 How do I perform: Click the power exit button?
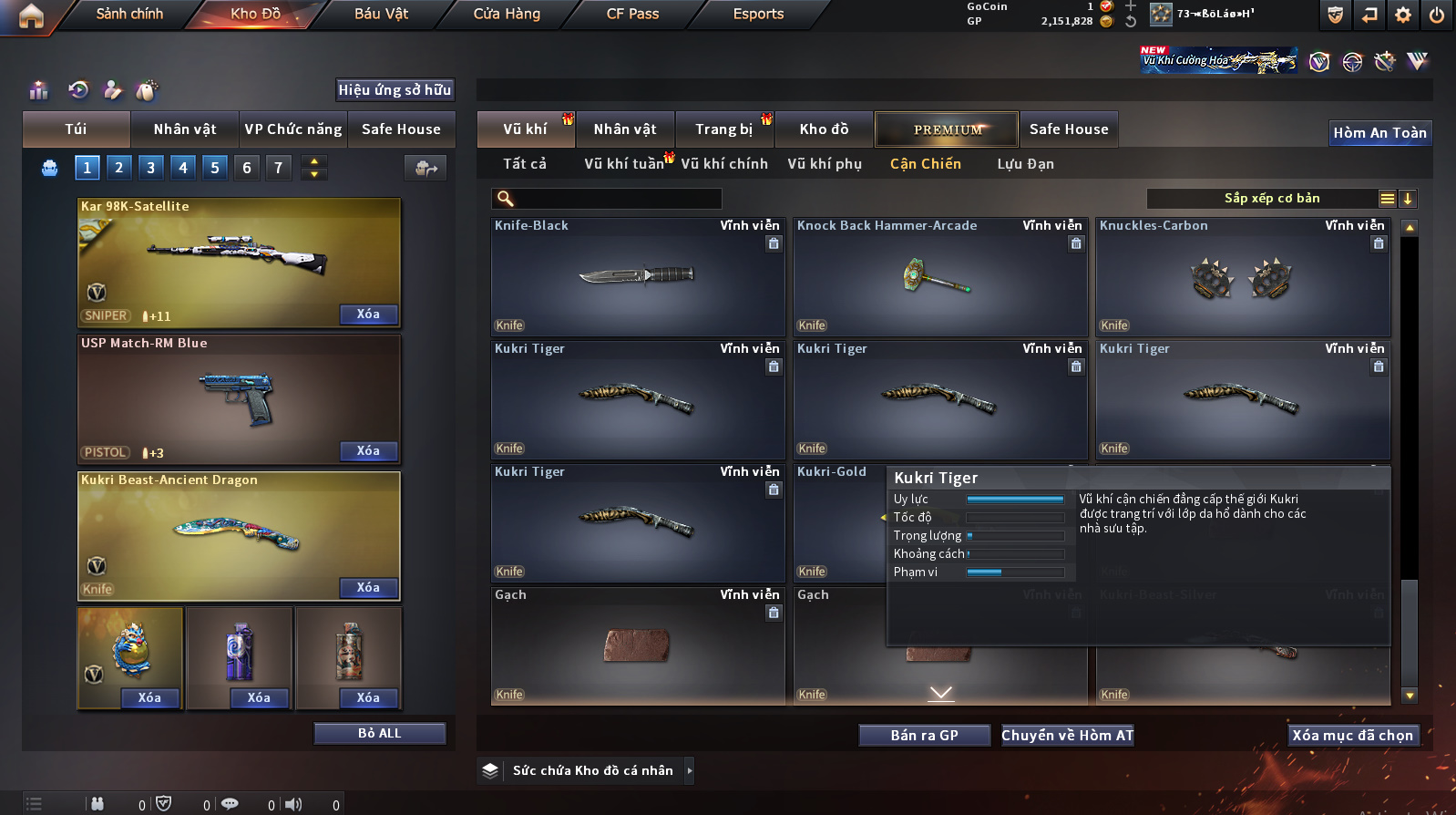(1437, 15)
